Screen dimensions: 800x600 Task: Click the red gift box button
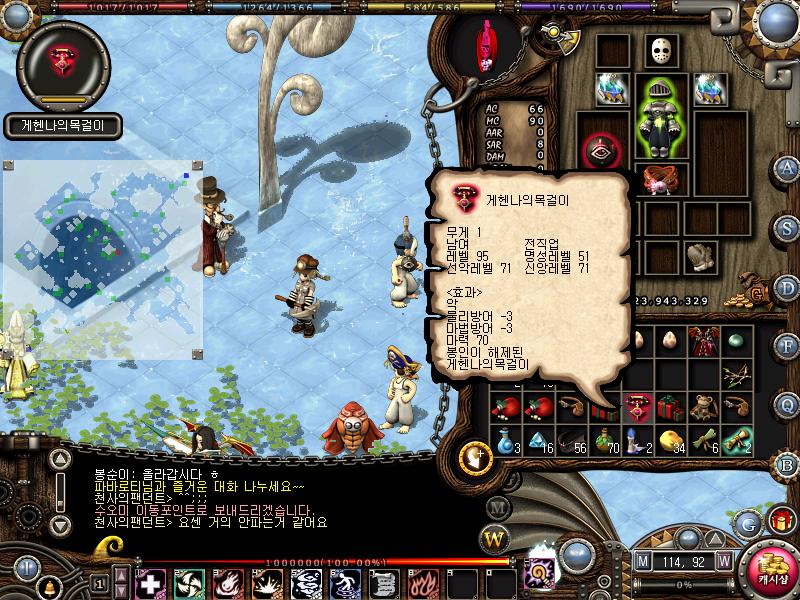tap(780, 519)
